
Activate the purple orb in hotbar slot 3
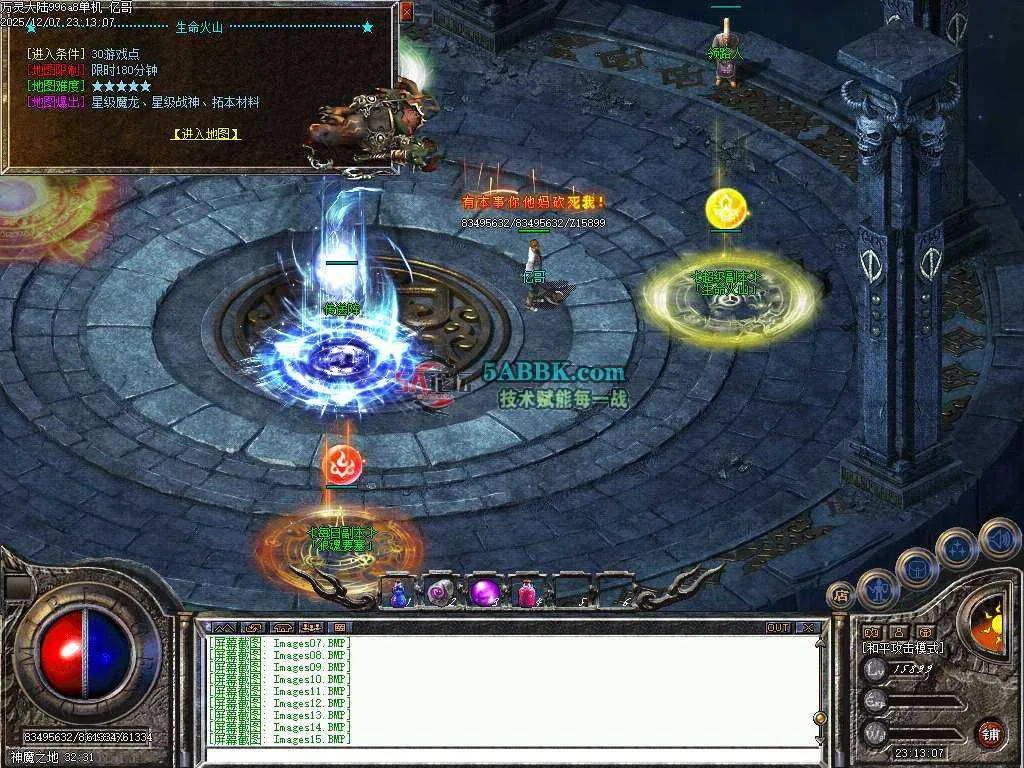[485, 593]
